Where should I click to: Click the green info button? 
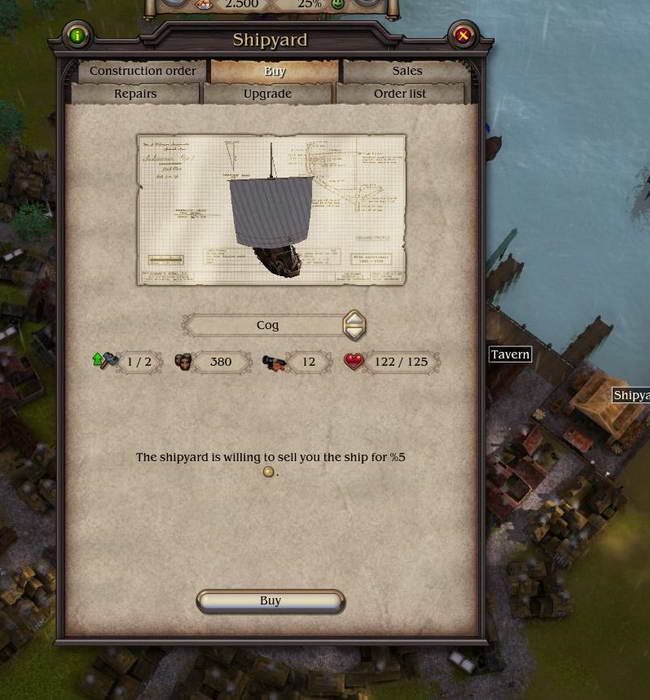(x=78, y=36)
